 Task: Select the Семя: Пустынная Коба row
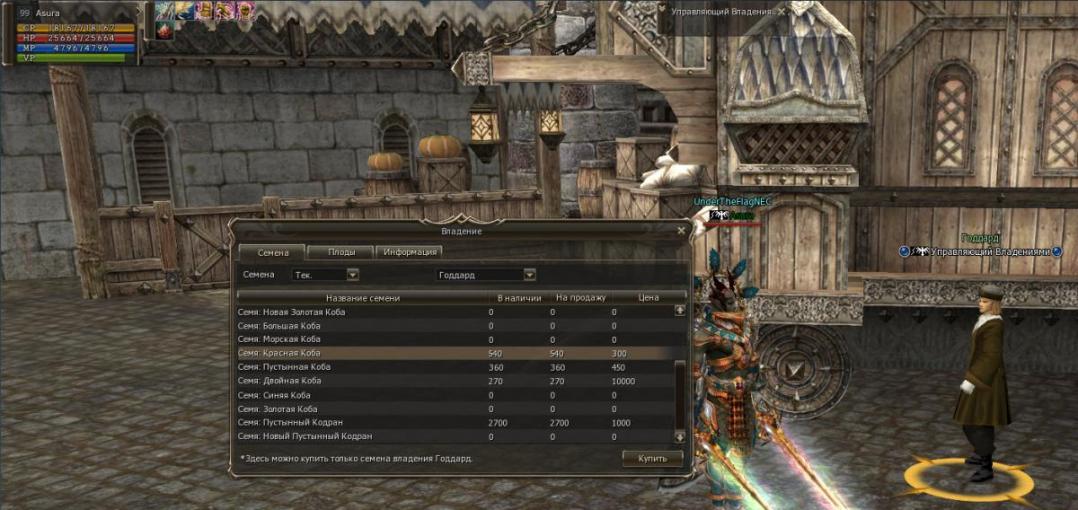tap(400, 367)
